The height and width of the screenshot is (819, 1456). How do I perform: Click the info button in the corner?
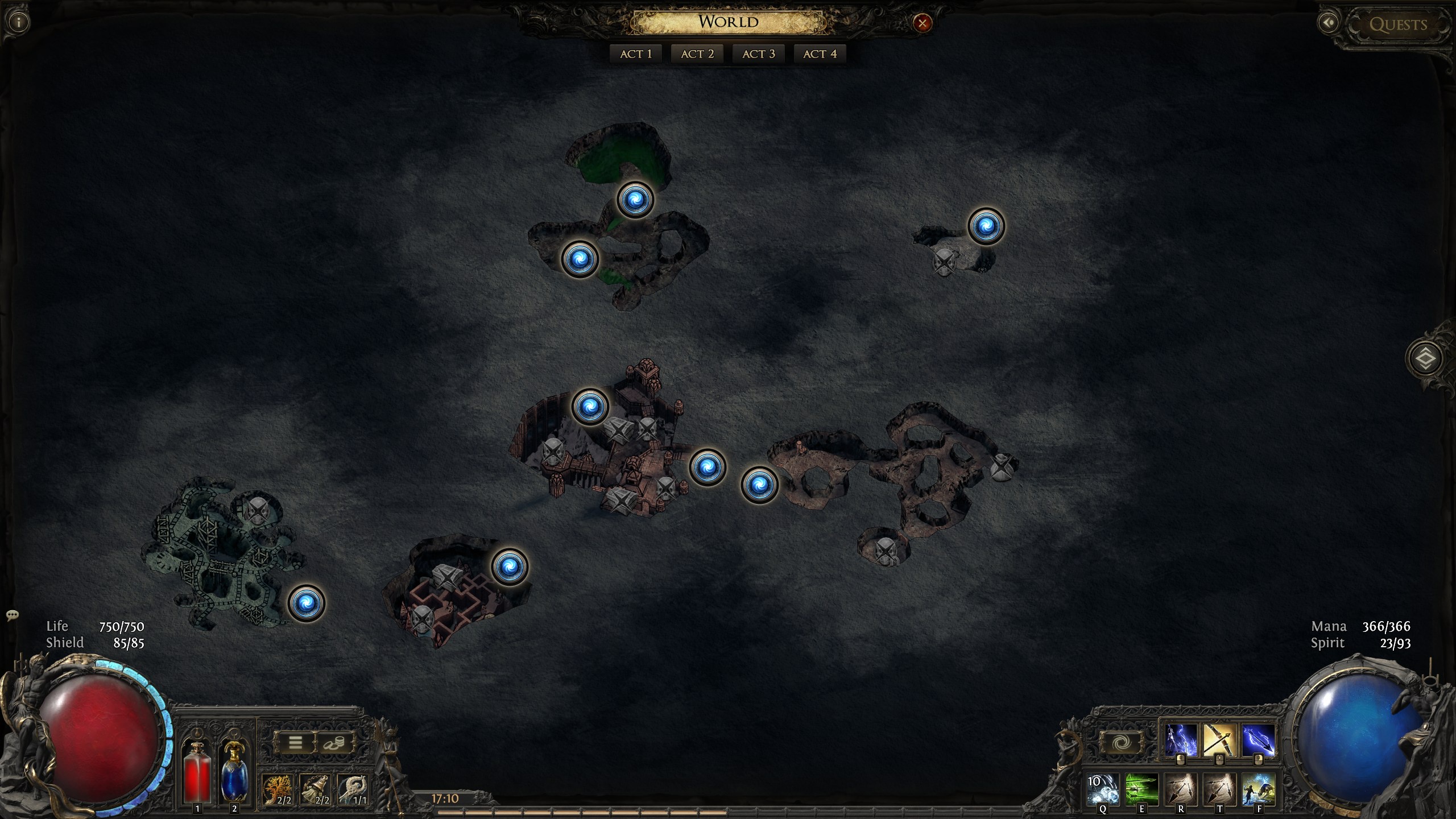pos(19,23)
